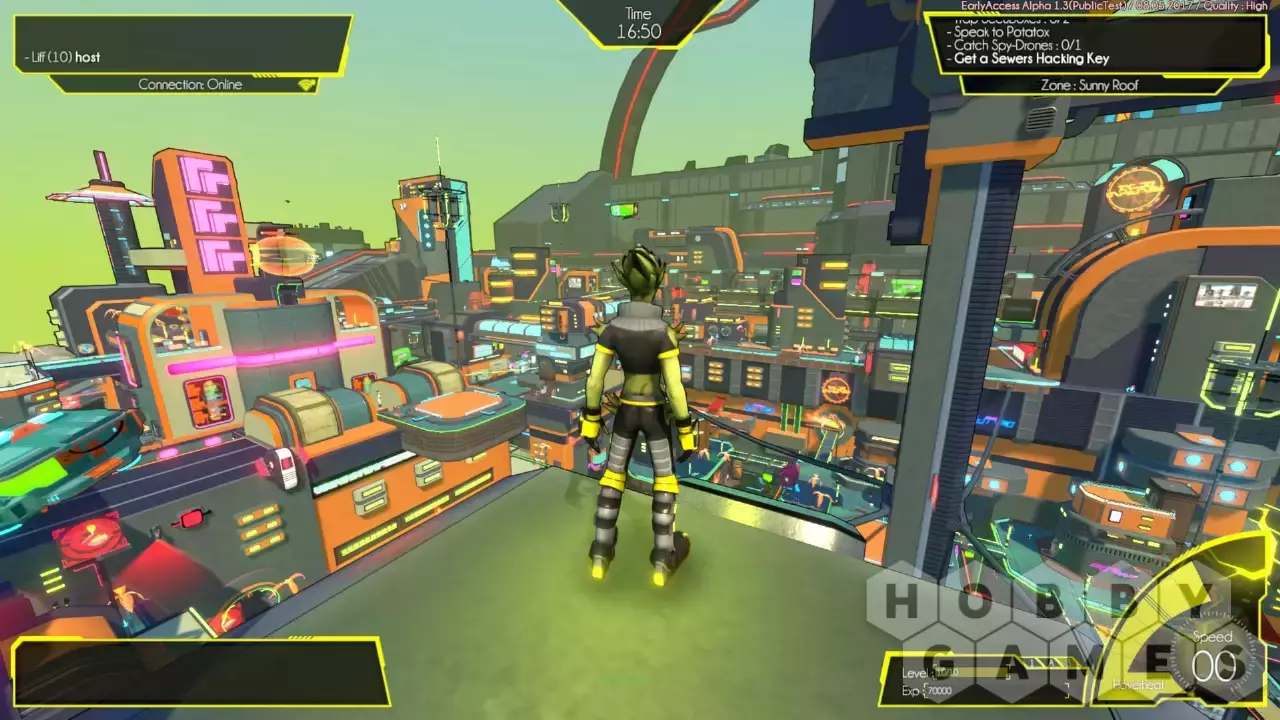
Task: Open the empty chat box panel
Action: pyautogui.click(x=198, y=672)
